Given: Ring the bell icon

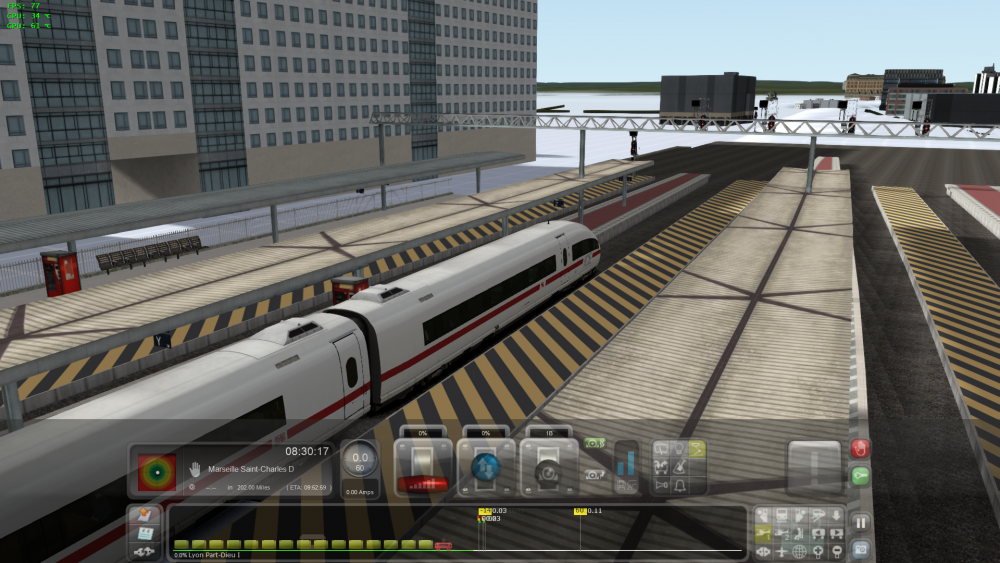Looking at the screenshot, I should (x=678, y=484).
